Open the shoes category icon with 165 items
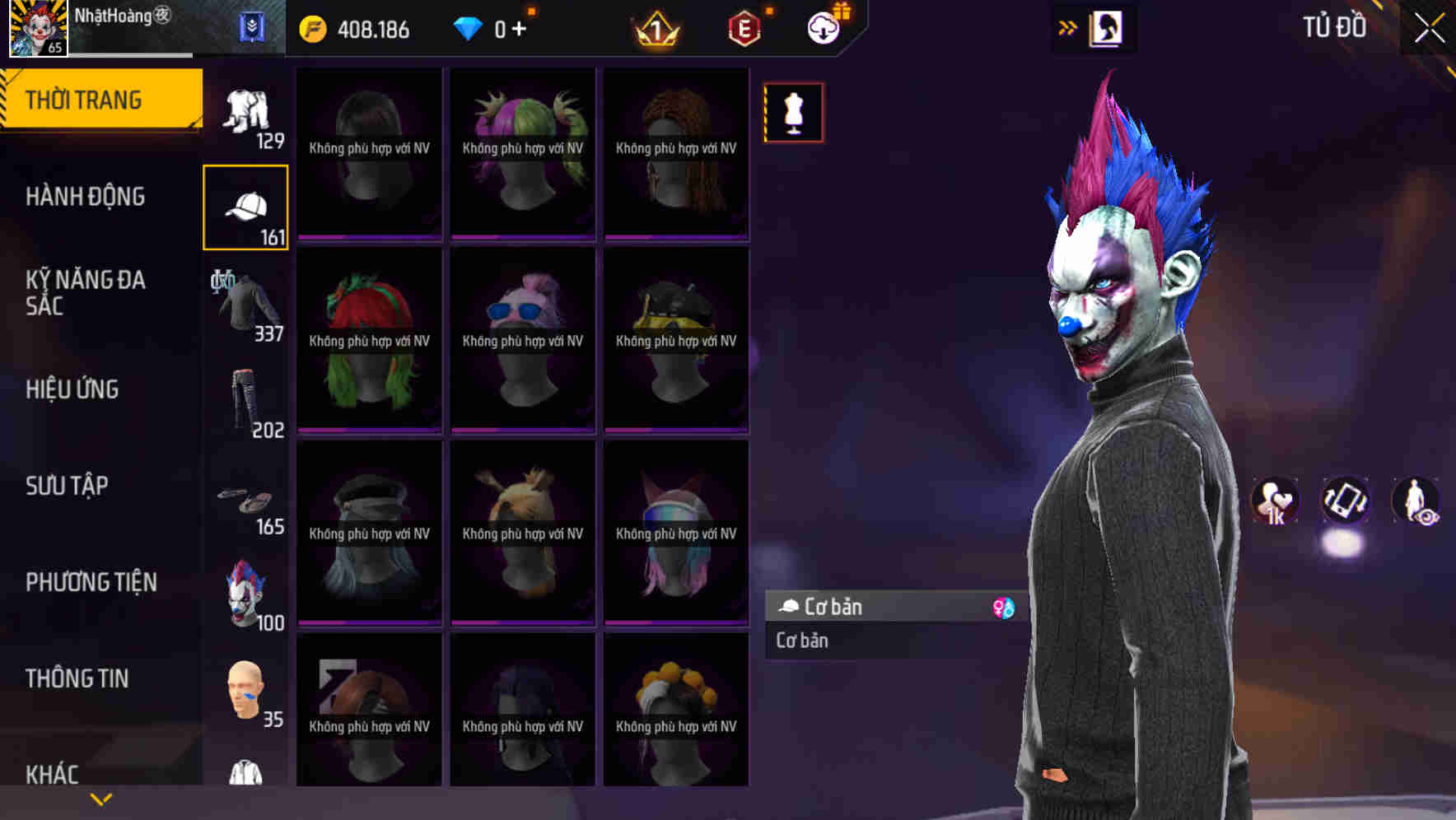The height and width of the screenshot is (820, 1456). point(245,498)
